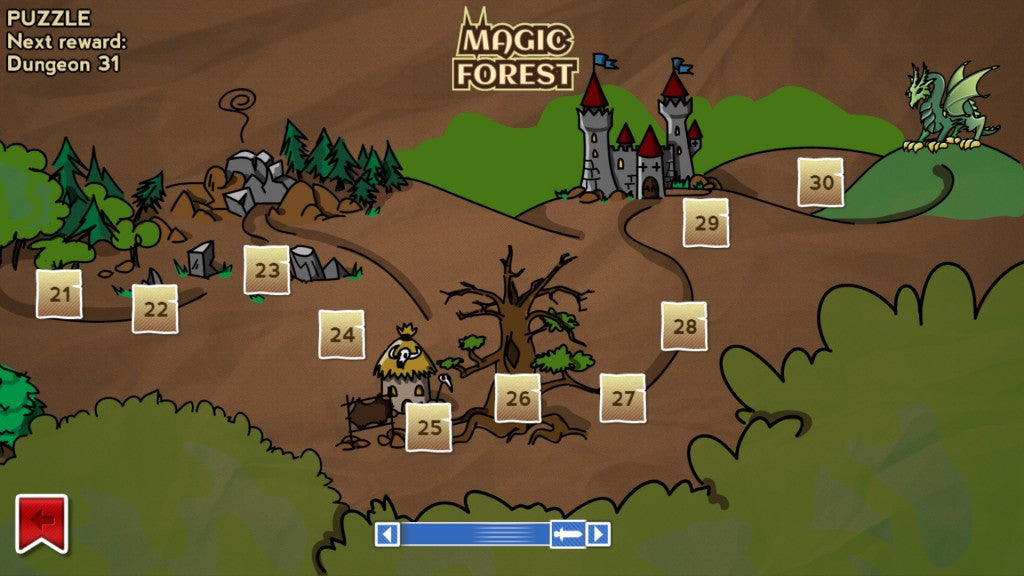This screenshot has width=1024, height=576.
Task: Open level 23 on the map
Action: point(267,270)
